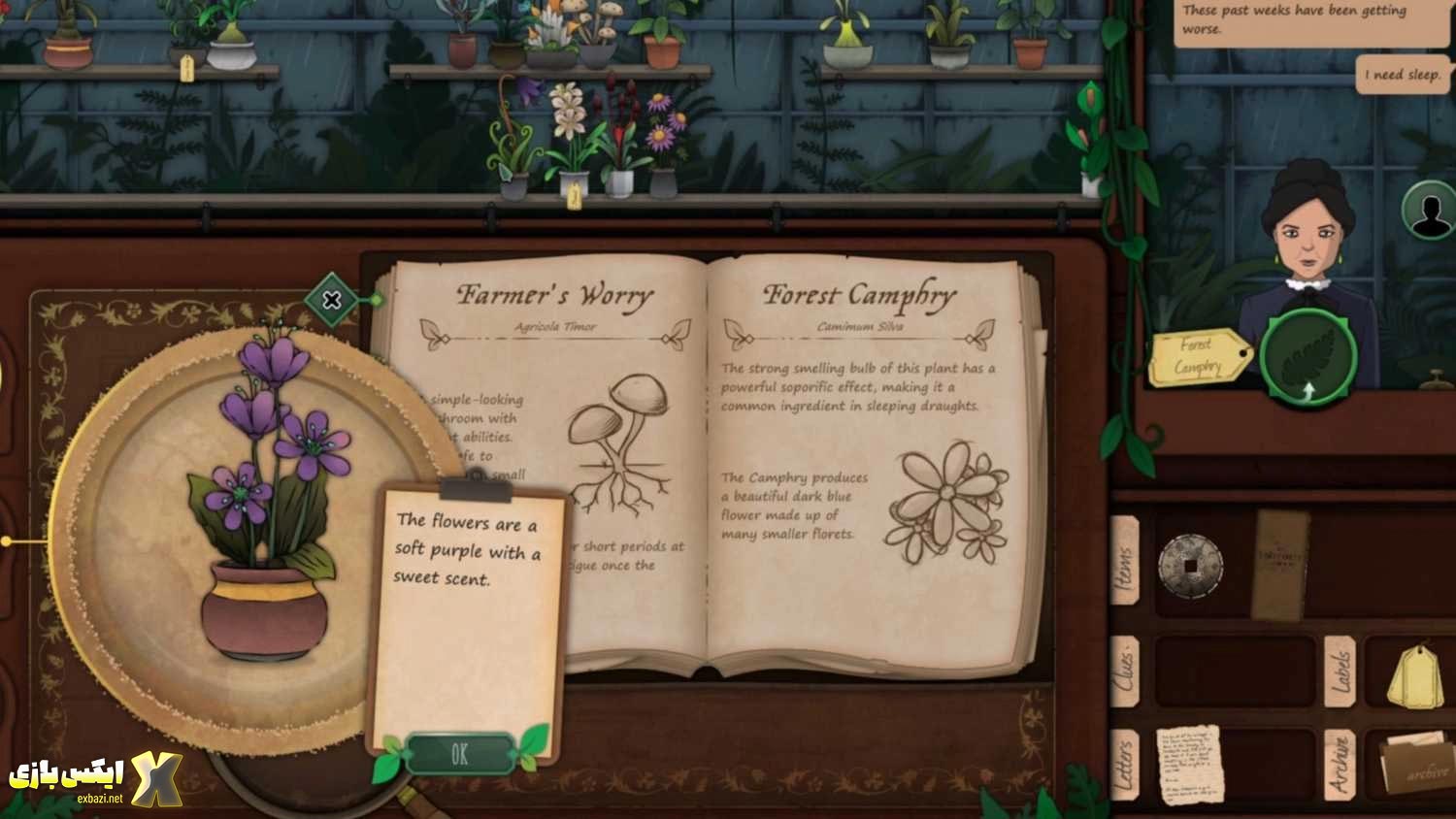Grab a blank yellow label tag

pyautogui.click(x=1415, y=674)
